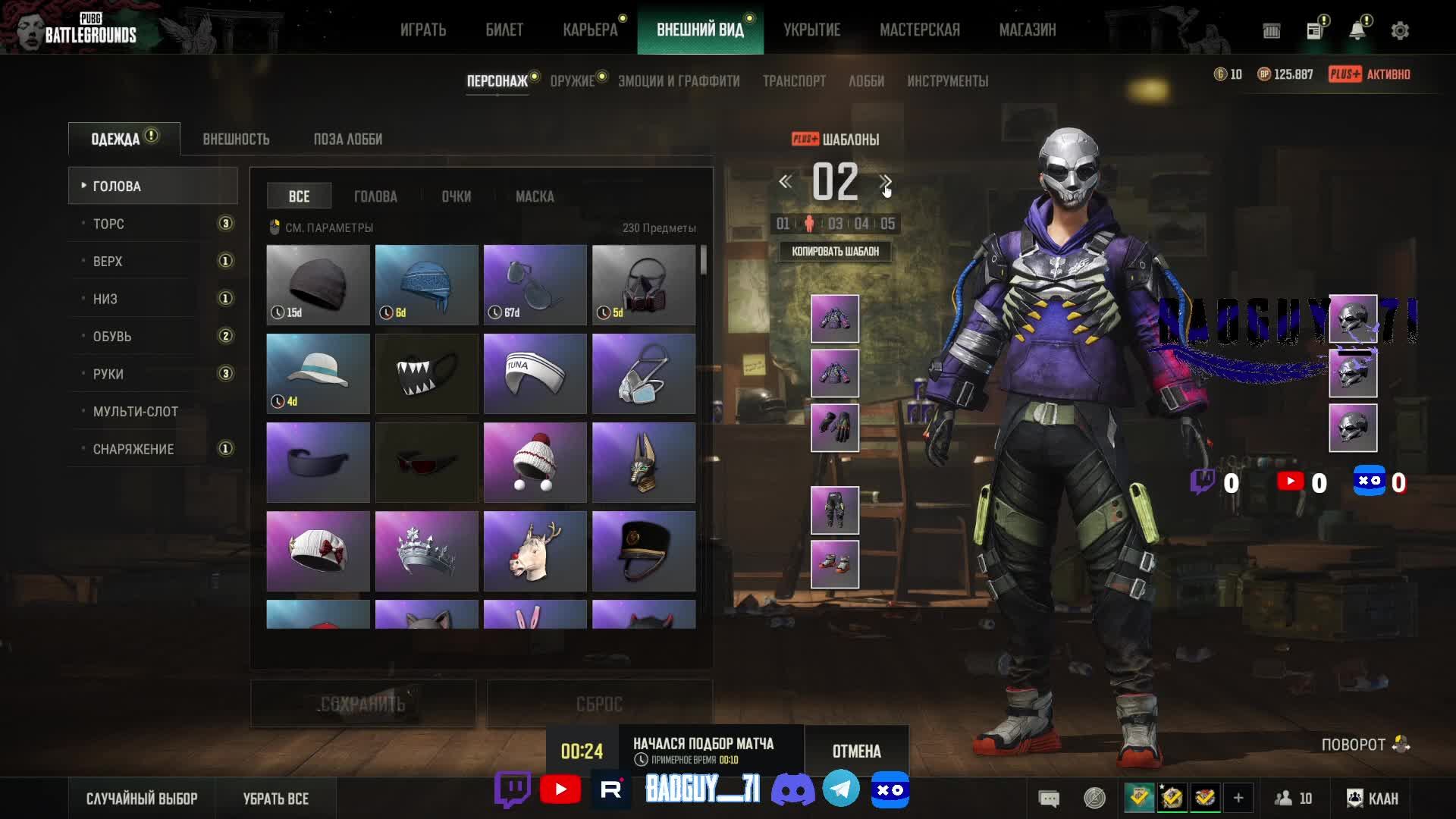1456x819 pixels.
Task: Equip the Anubis mask item
Action: tap(643, 463)
